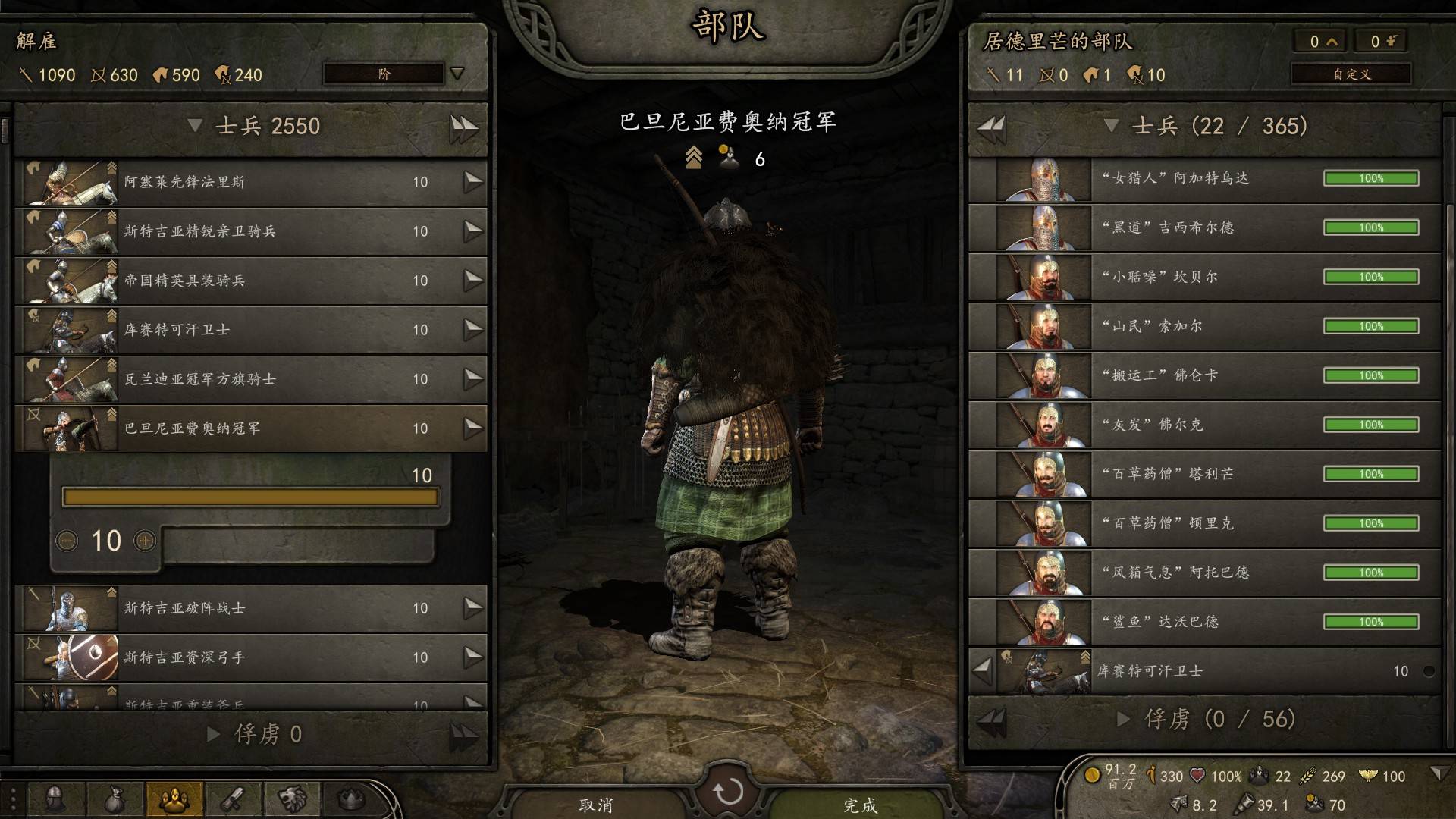Transfer all left soldiers with double arrow
This screenshot has width=1456, height=819.
463,127
